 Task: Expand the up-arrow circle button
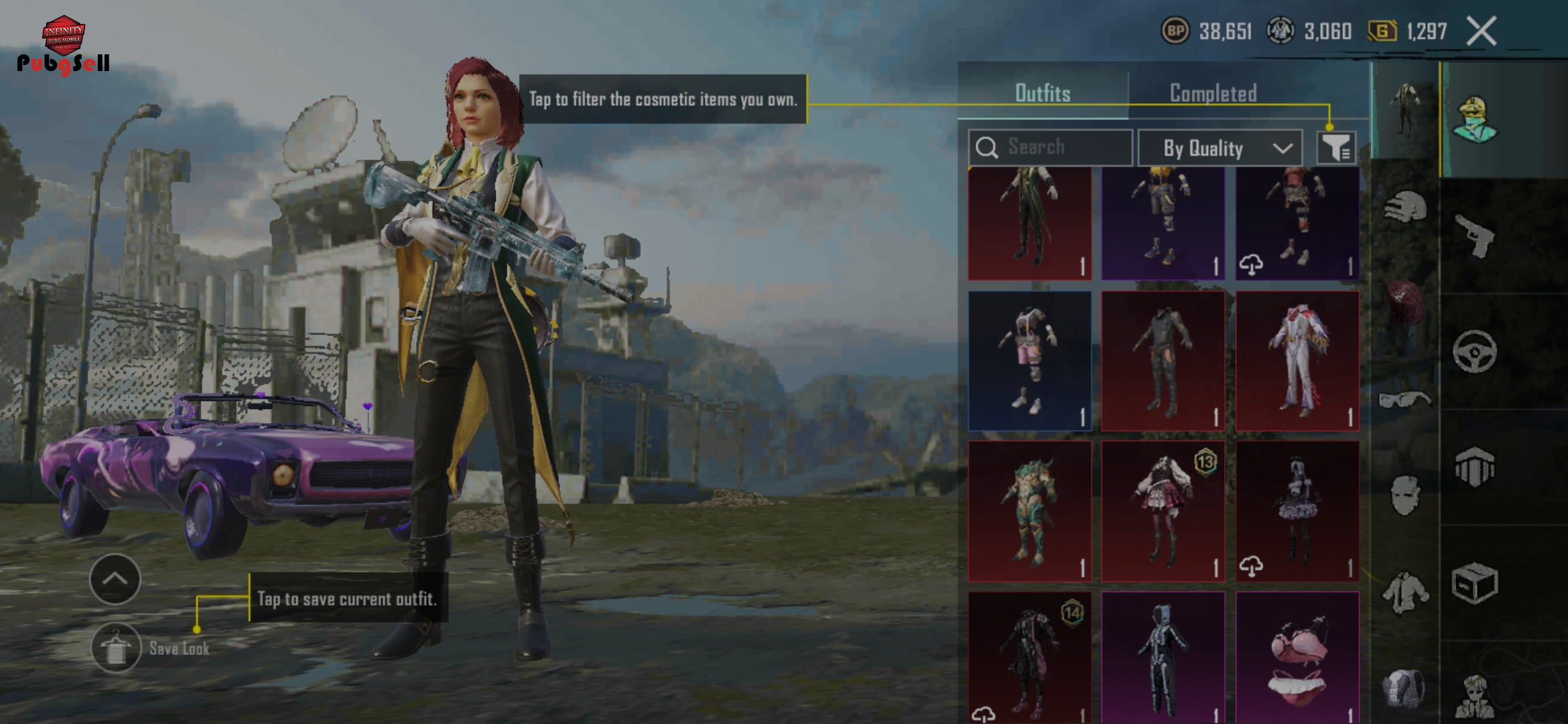(115, 579)
